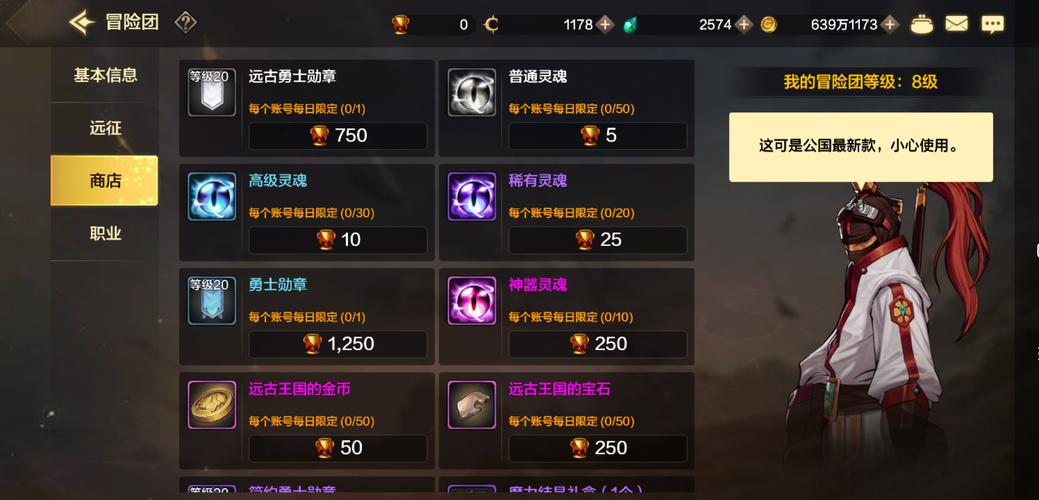Purchase 普通灵魂 for 5 trophies
The height and width of the screenshot is (500, 1039).
597,136
